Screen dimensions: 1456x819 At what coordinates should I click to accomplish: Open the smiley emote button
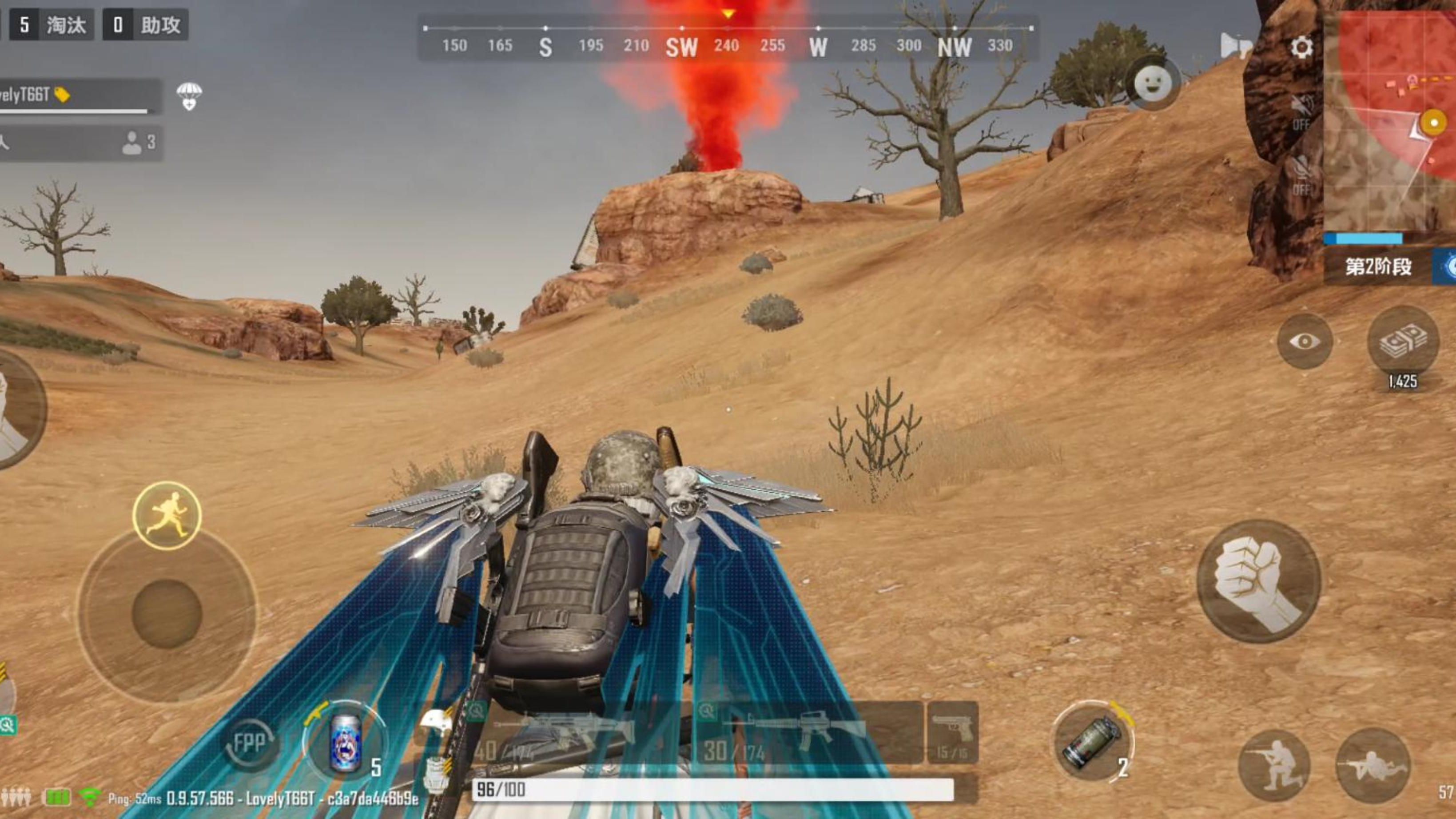click(1153, 83)
